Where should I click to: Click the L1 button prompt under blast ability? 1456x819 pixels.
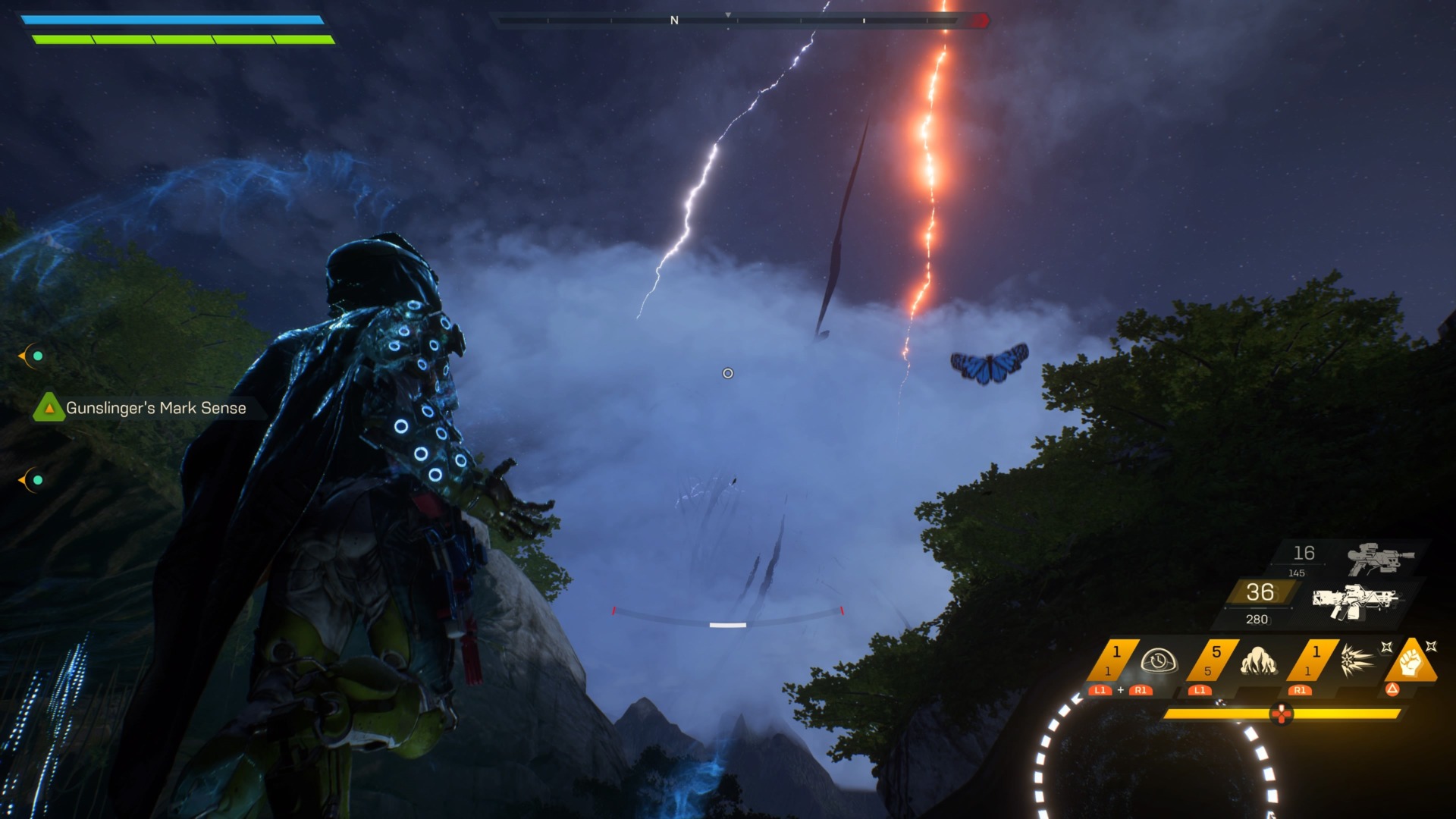1200,691
